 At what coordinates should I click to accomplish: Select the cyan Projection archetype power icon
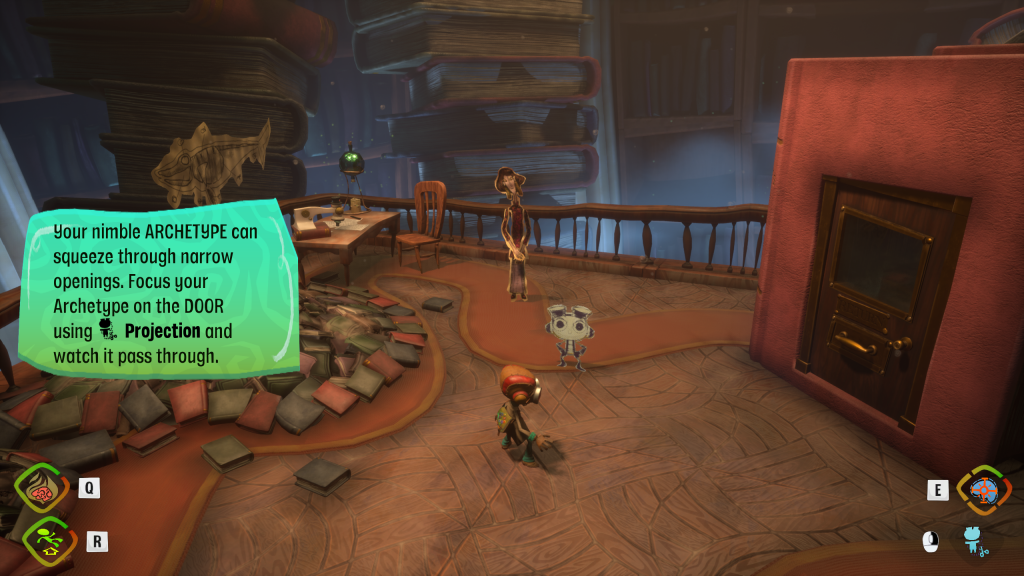point(973,541)
